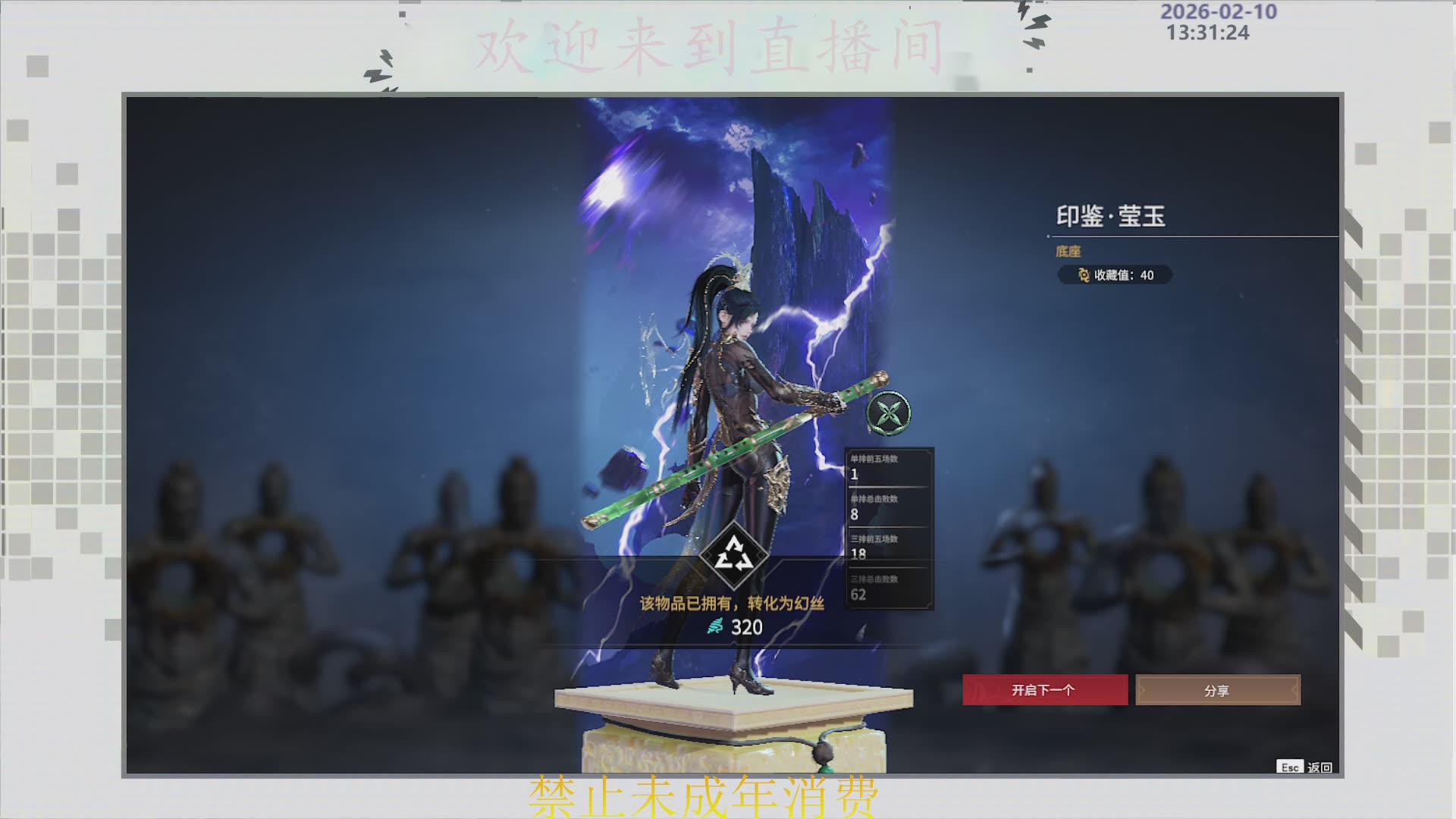Click the 分享 share button
This screenshot has height=819, width=1456.
1218,689
